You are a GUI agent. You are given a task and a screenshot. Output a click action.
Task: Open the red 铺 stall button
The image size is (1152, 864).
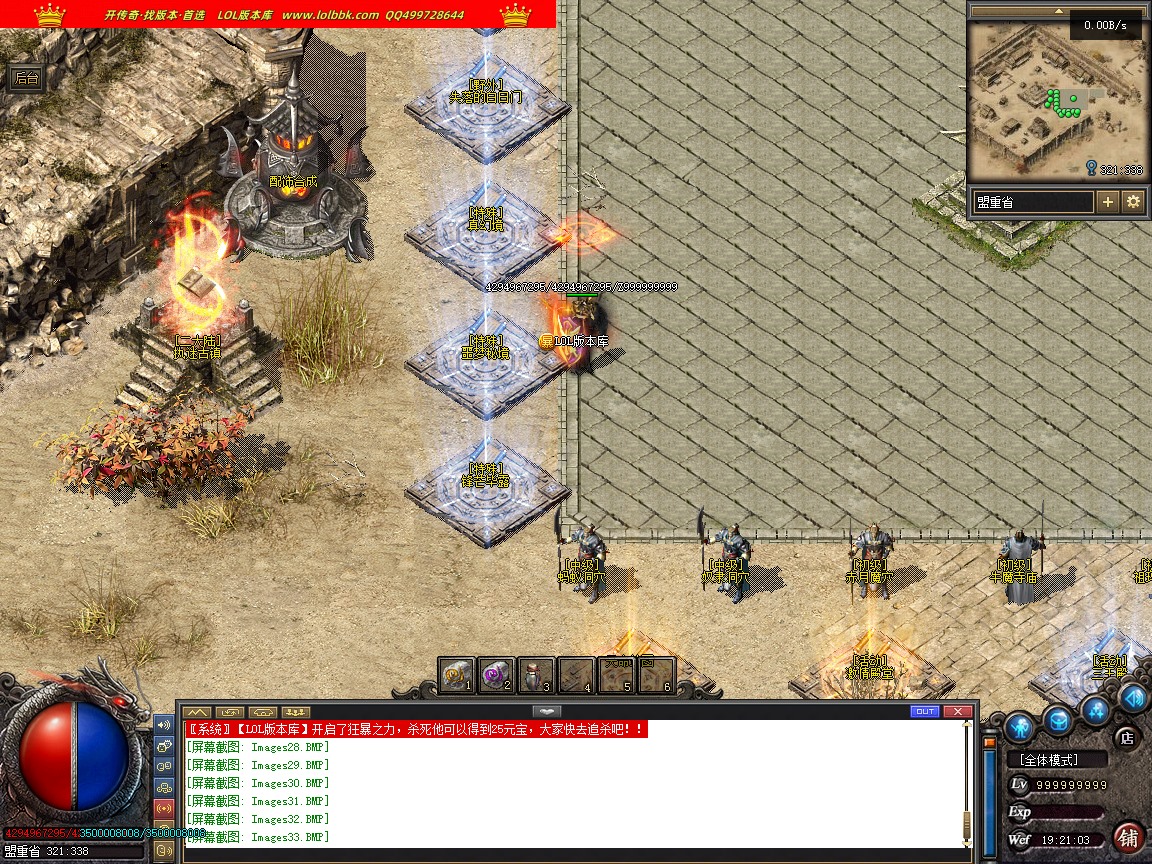click(1129, 836)
